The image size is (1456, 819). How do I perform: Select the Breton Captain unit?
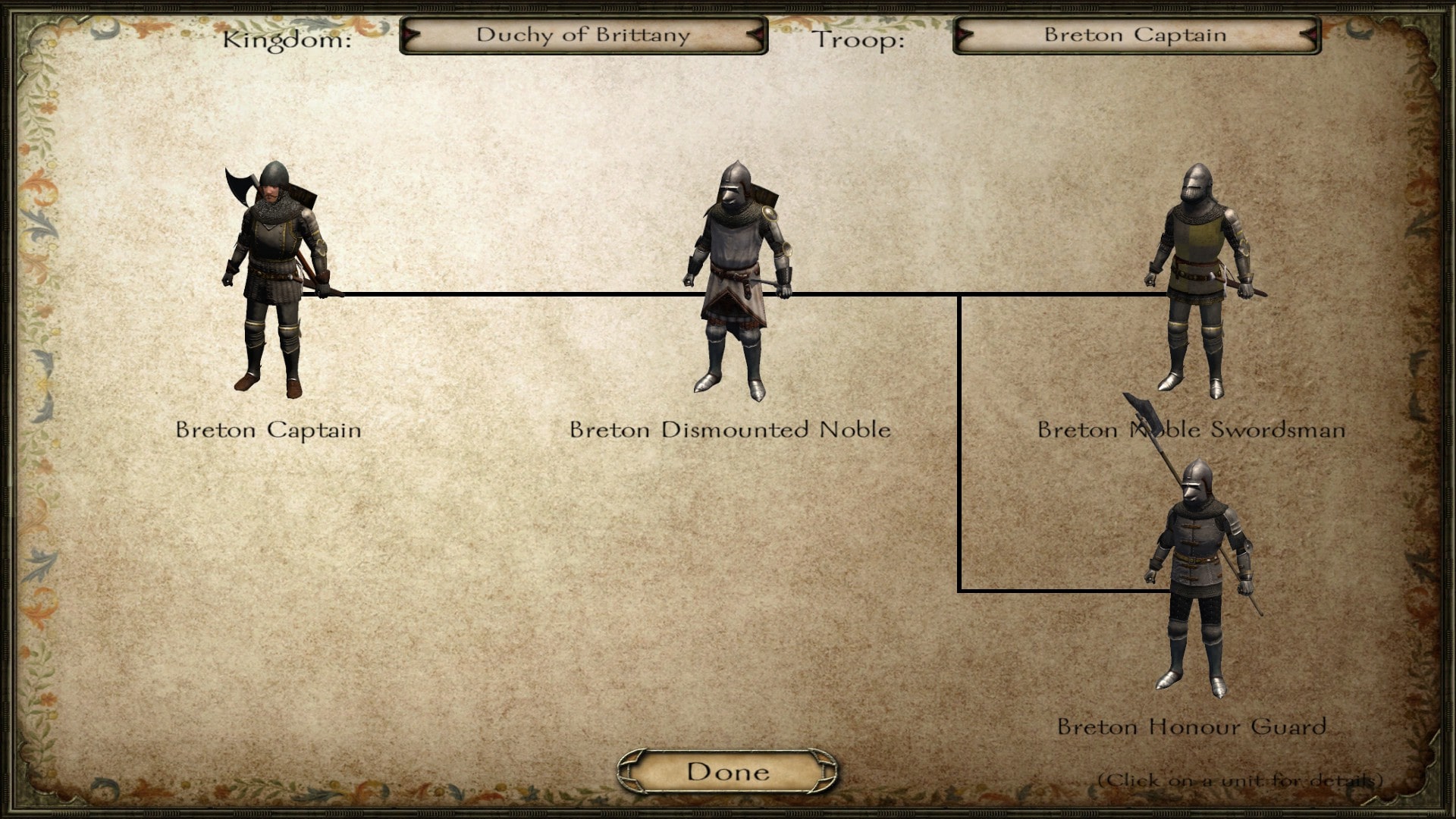[275, 281]
